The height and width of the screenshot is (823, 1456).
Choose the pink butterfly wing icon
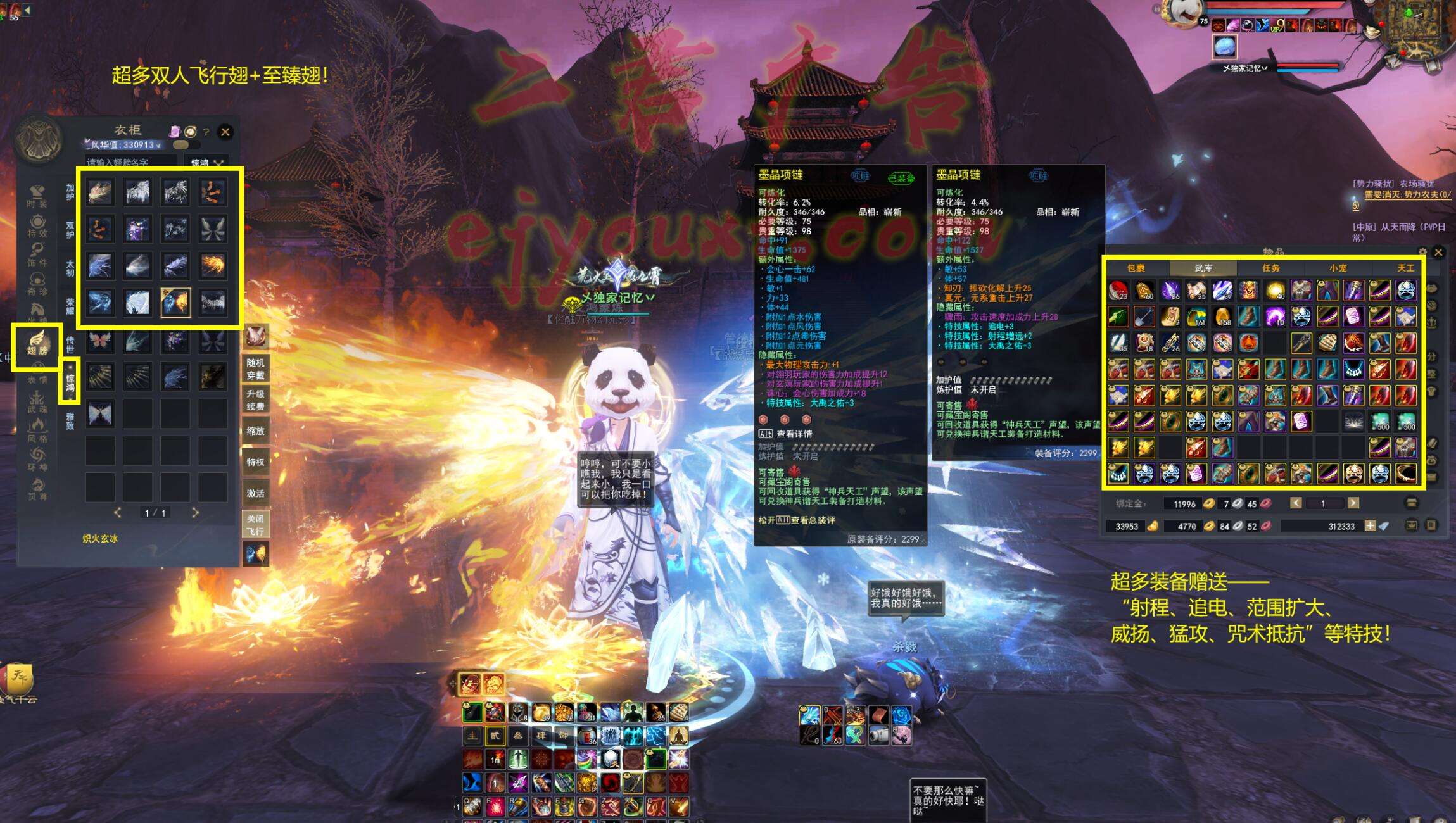(100, 341)
